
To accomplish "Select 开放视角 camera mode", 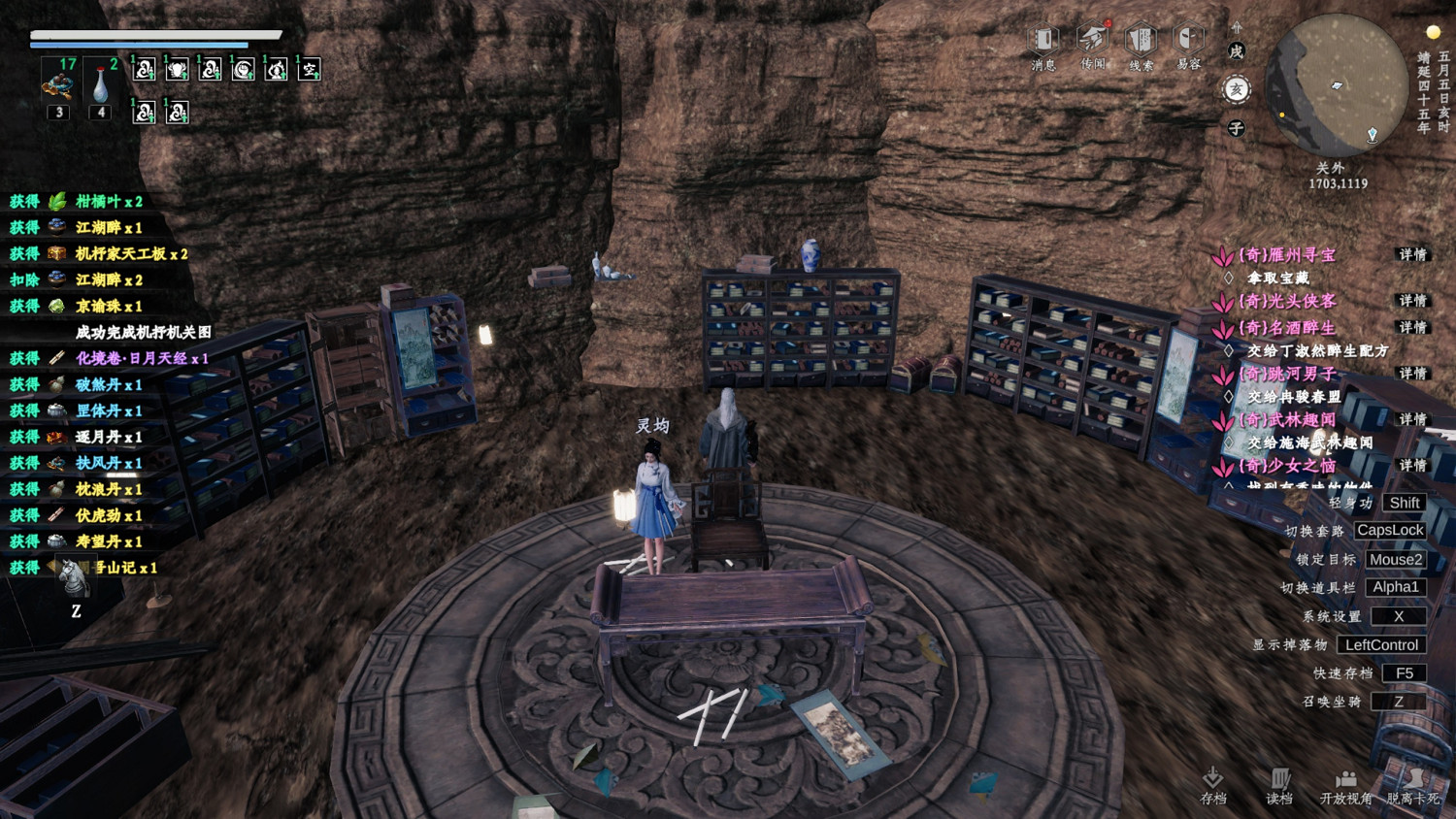I will point(1345,784).
